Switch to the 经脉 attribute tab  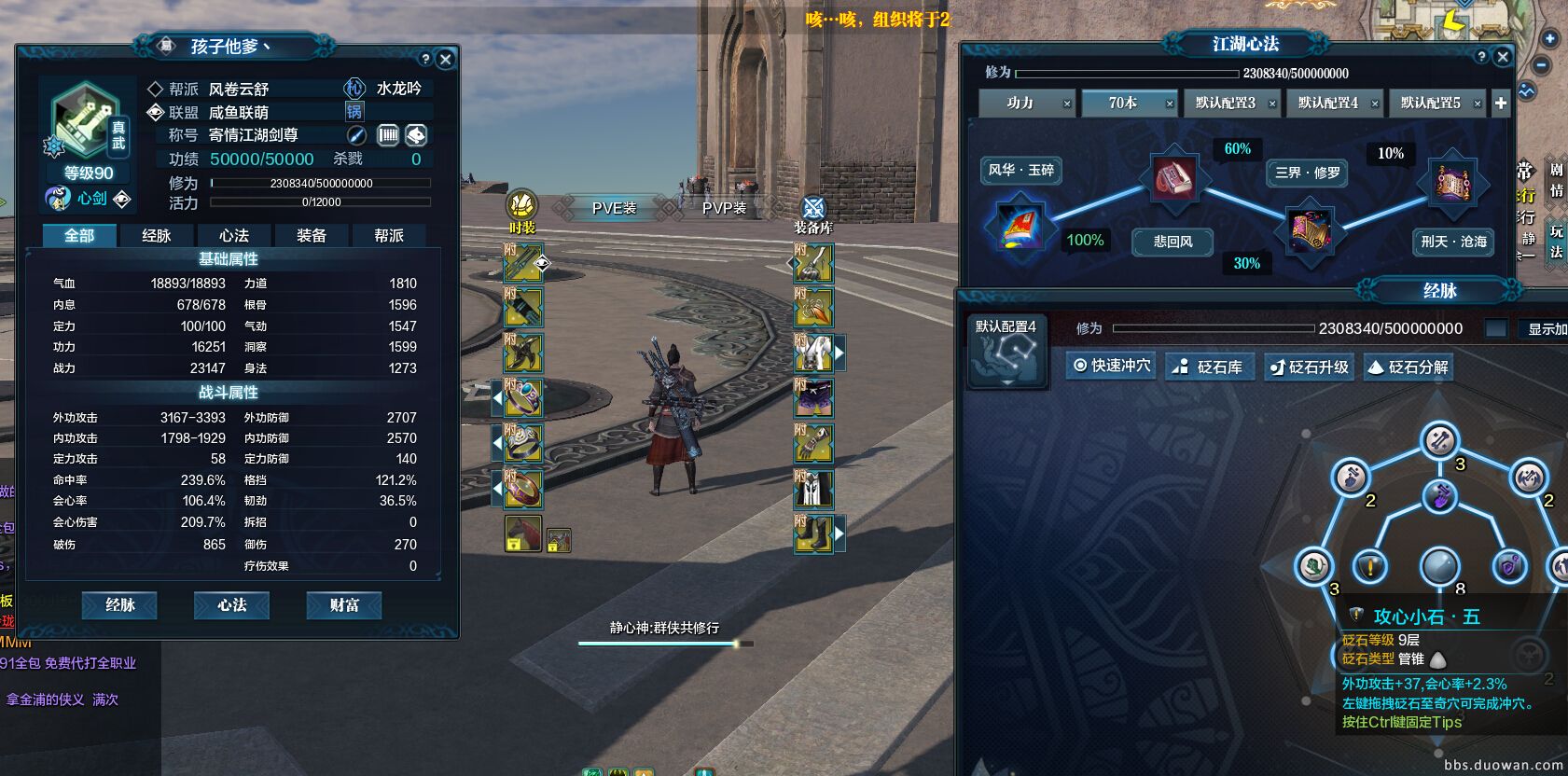[x=157, y=235]
